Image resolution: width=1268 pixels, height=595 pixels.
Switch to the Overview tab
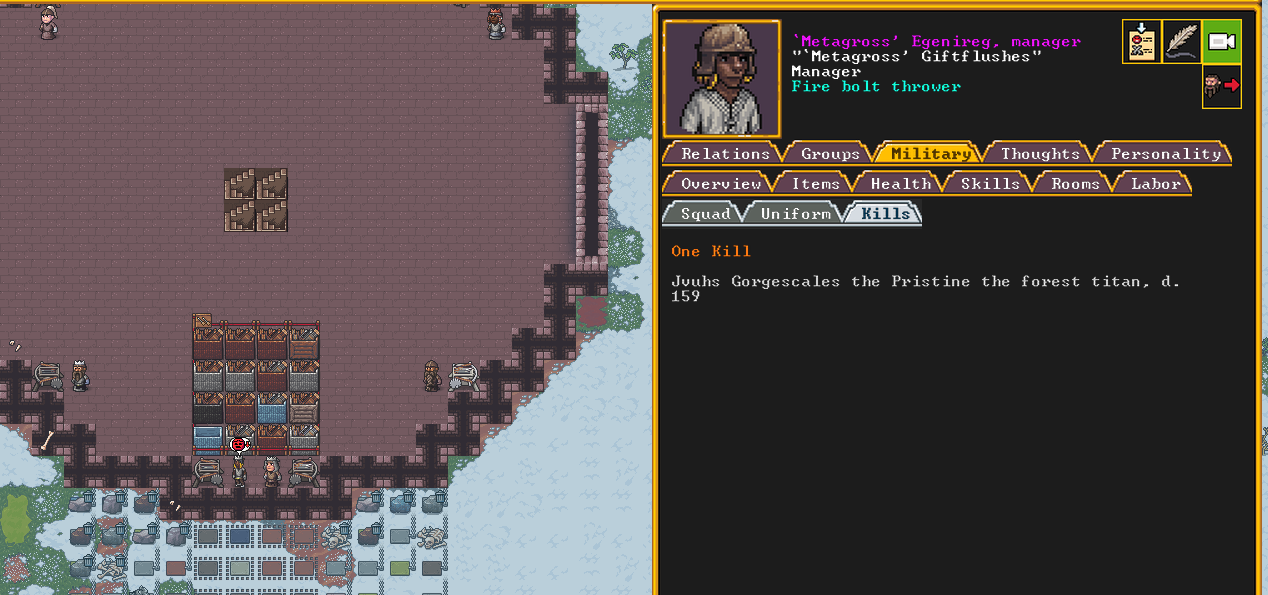click(x=720, y=184)
